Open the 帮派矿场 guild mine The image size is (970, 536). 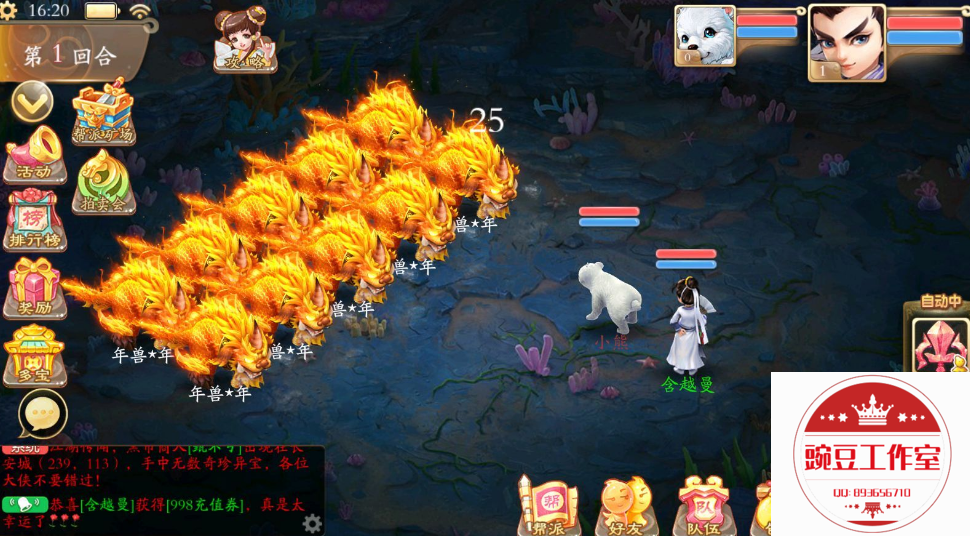click(x=104, y=113)
